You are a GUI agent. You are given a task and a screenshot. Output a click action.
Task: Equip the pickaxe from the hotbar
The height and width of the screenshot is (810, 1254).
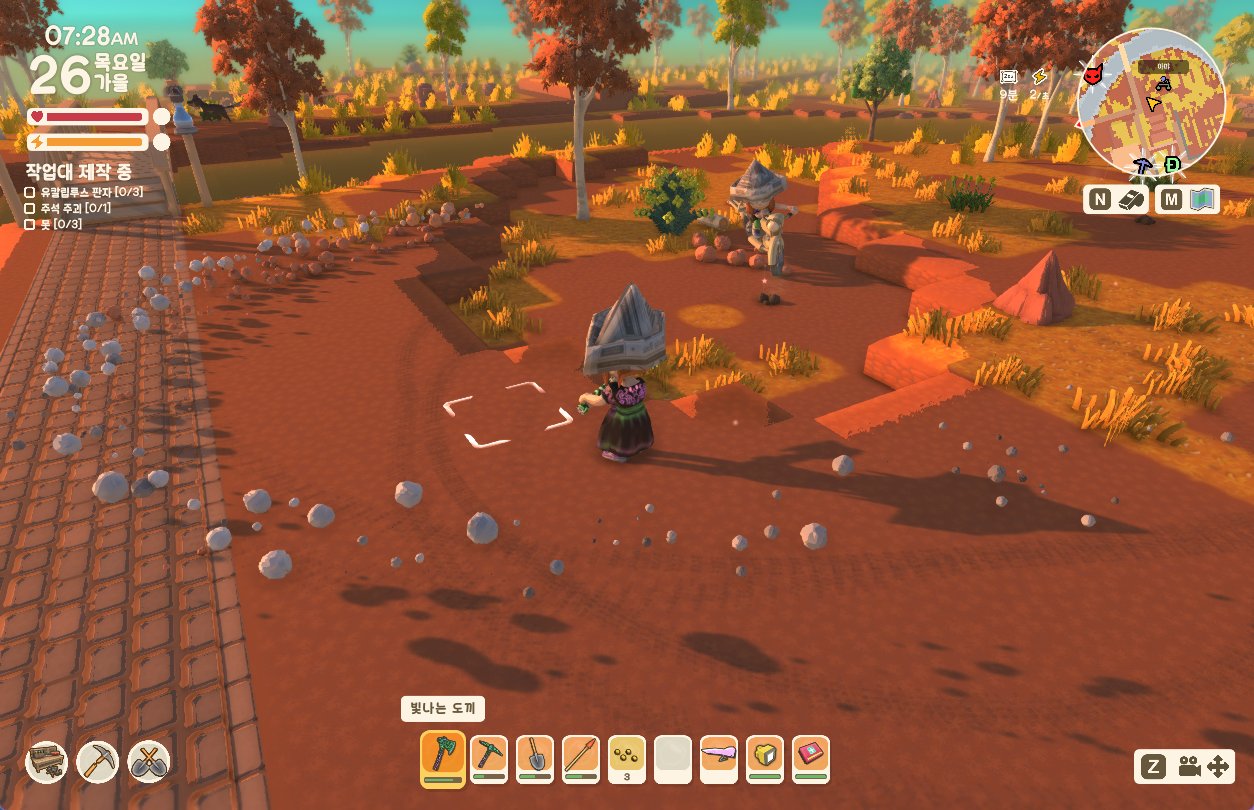(x=489, y=759)
